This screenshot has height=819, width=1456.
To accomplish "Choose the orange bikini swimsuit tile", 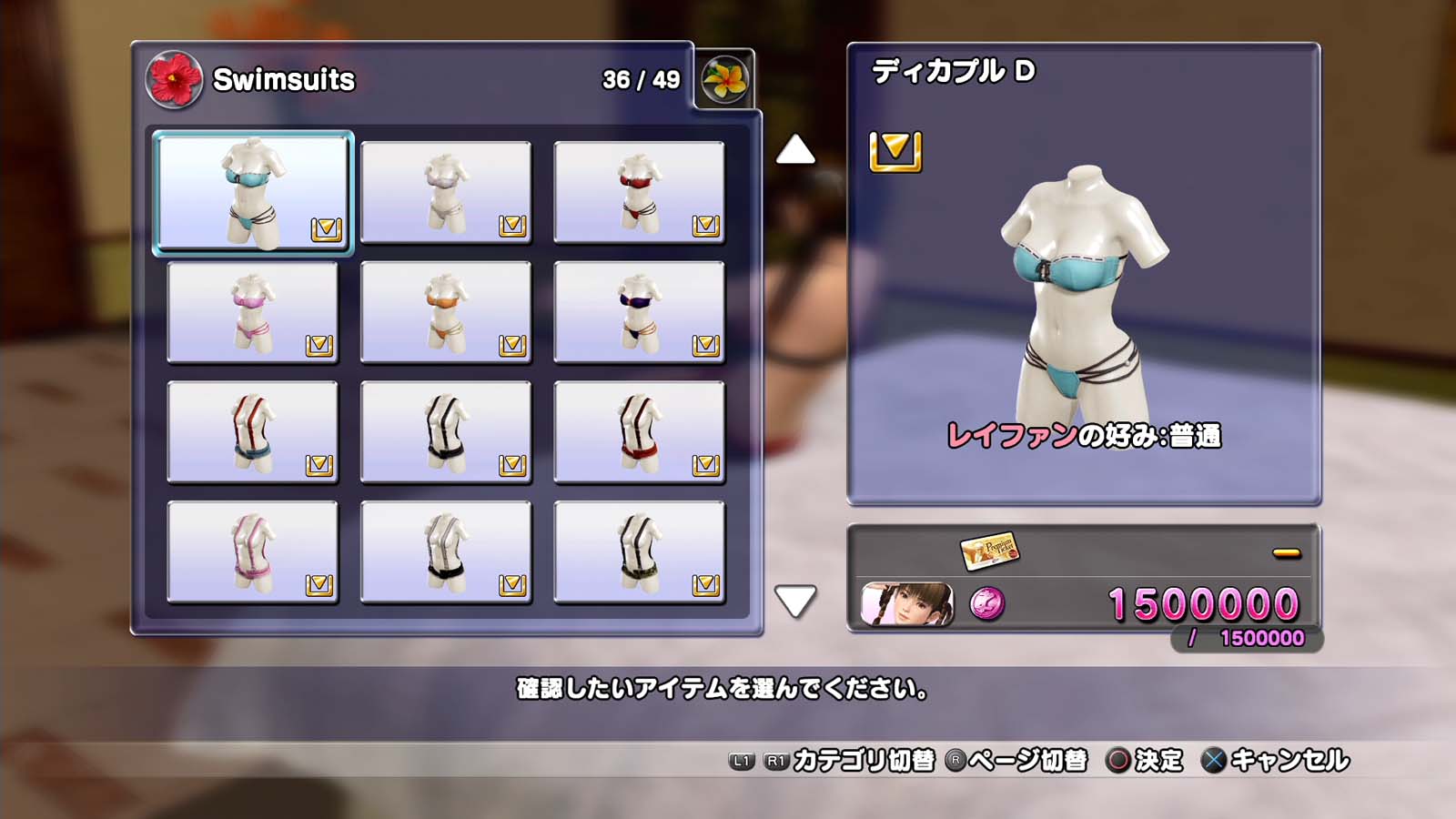I will click(446, 312).
